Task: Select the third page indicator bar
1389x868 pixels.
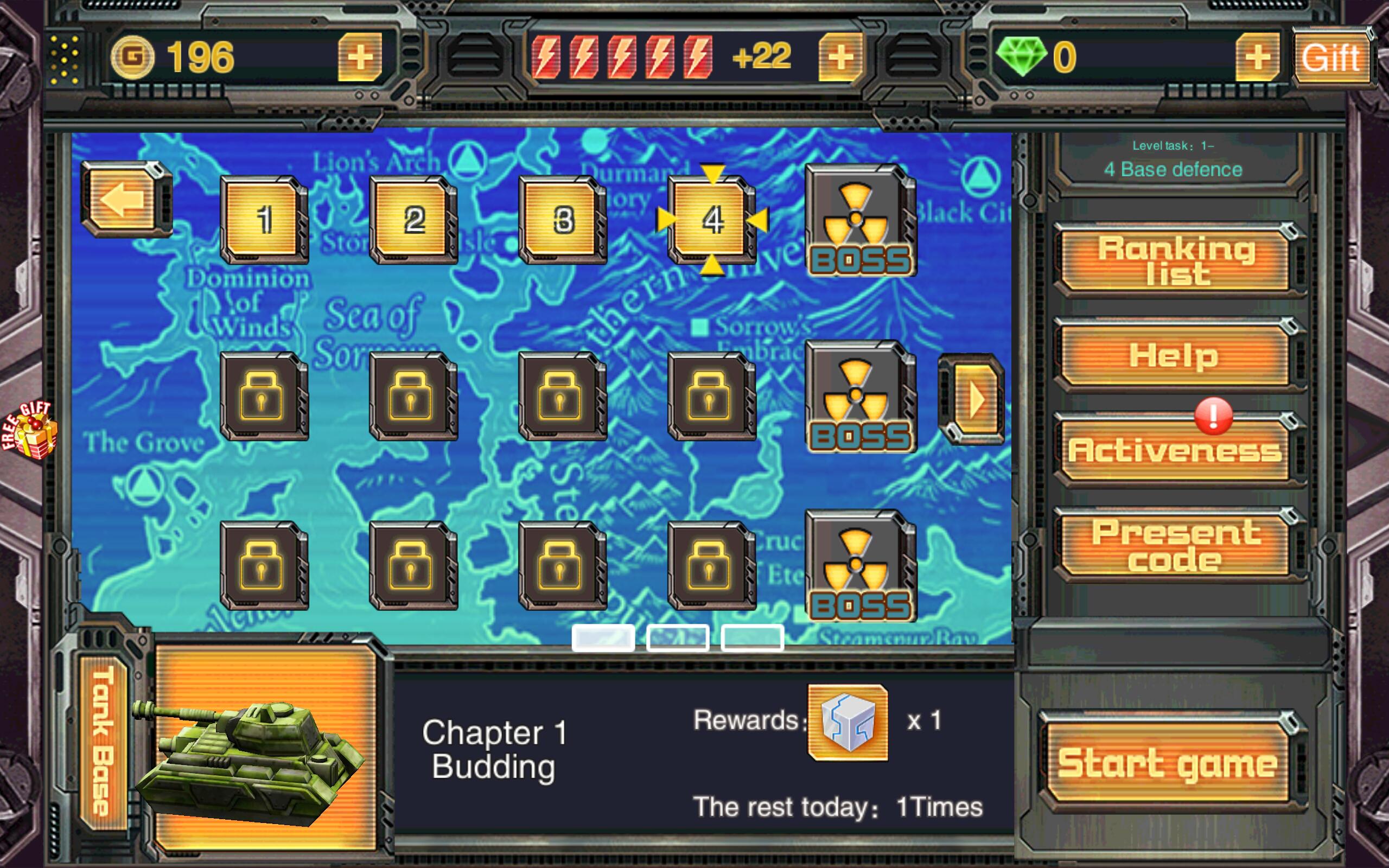Action: click(x=752, y=637)
